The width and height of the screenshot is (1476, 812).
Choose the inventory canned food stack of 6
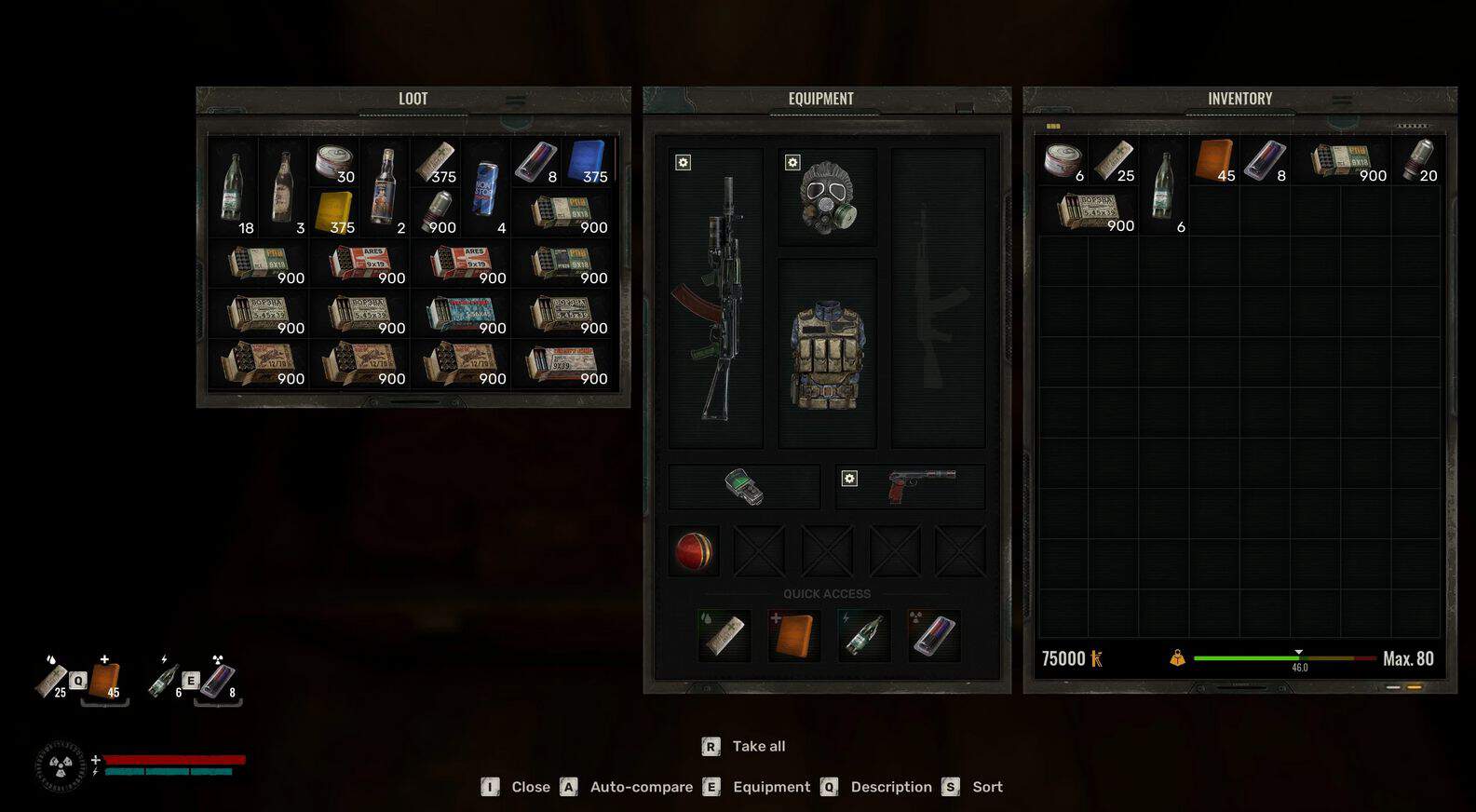(x=1063, y=160)
